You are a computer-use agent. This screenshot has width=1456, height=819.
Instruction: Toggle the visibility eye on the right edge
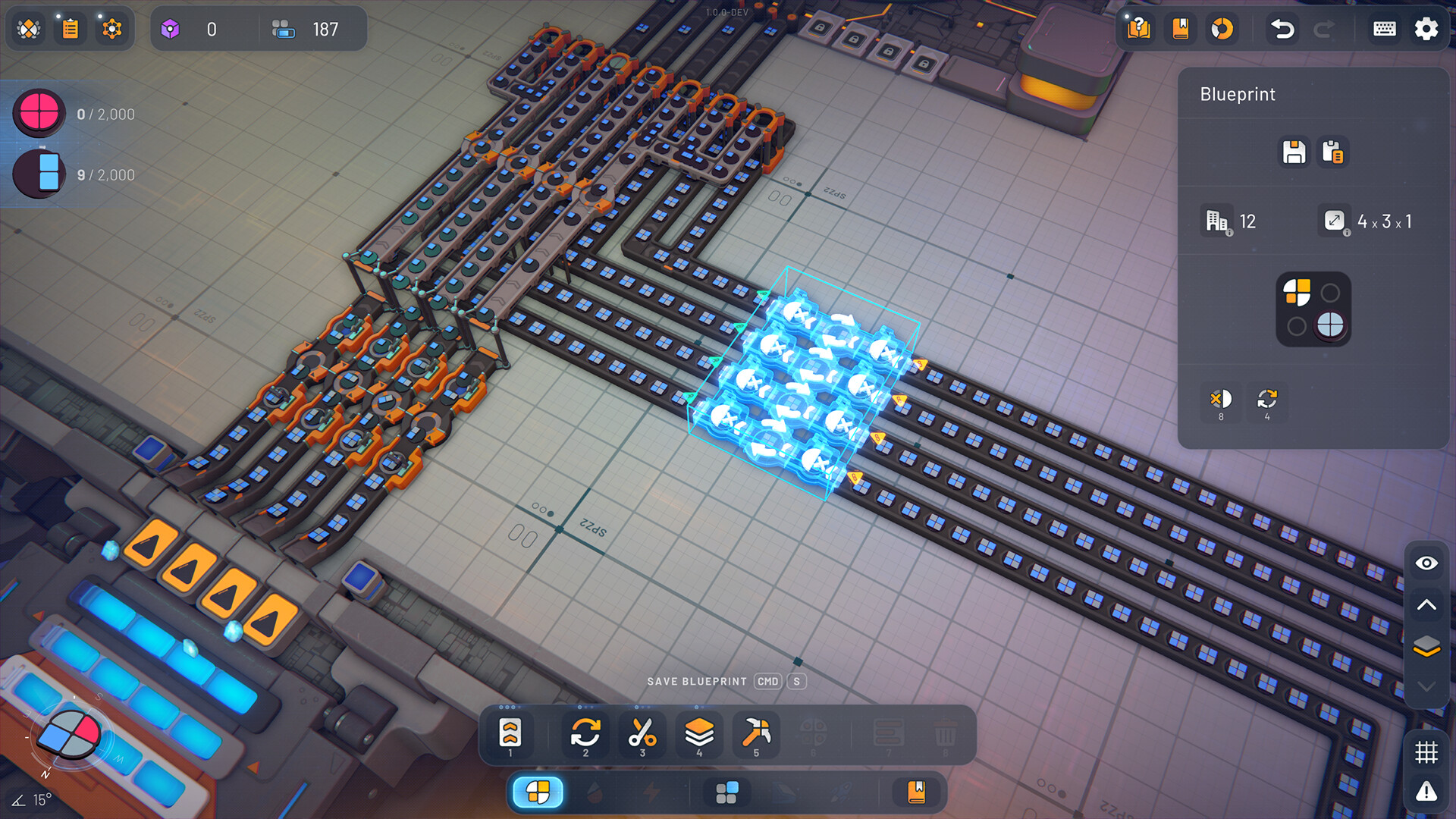pyautogui.click(x=1426, y=563)
